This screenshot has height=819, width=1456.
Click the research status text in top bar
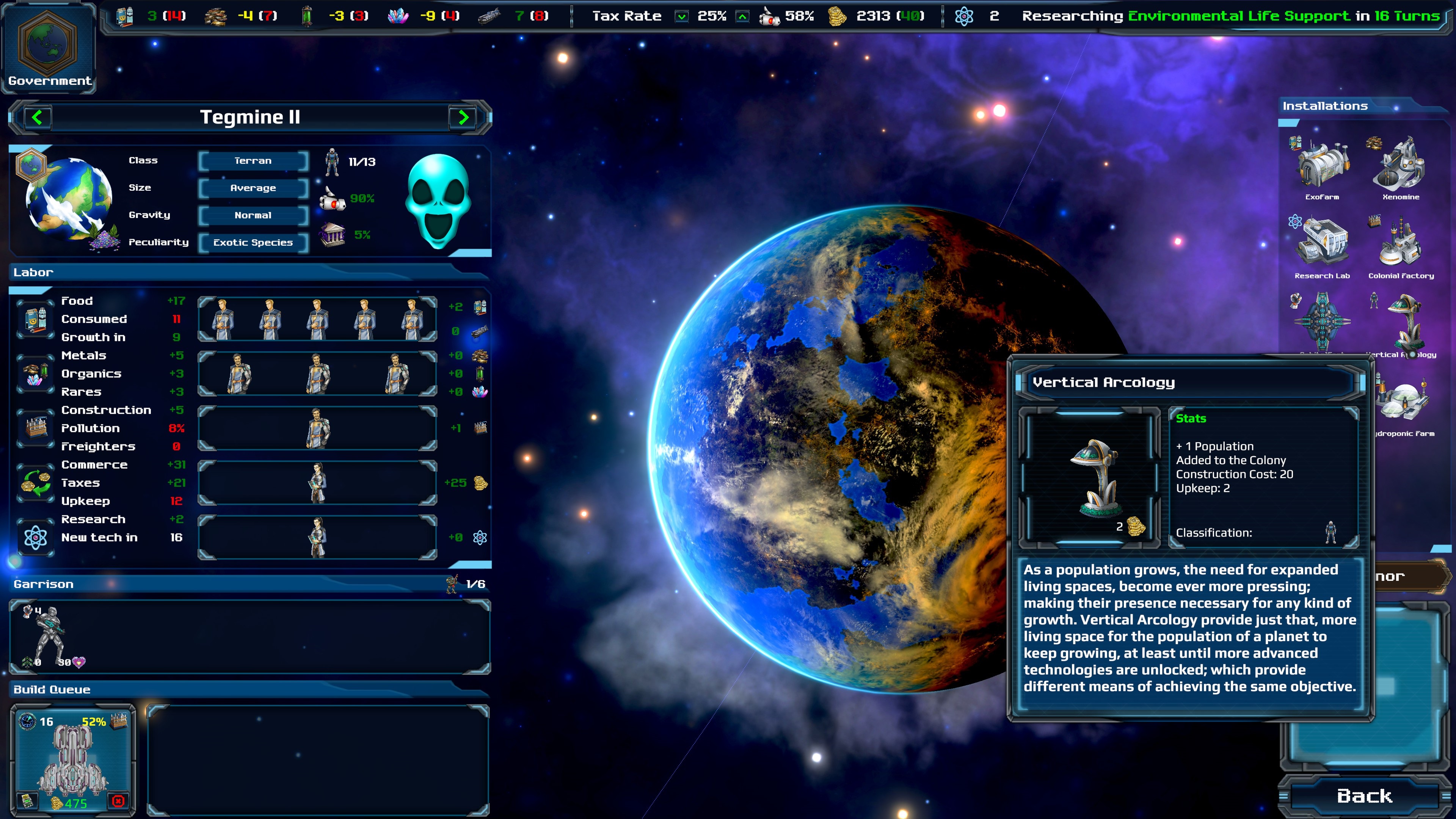[x=1230, y=16]
